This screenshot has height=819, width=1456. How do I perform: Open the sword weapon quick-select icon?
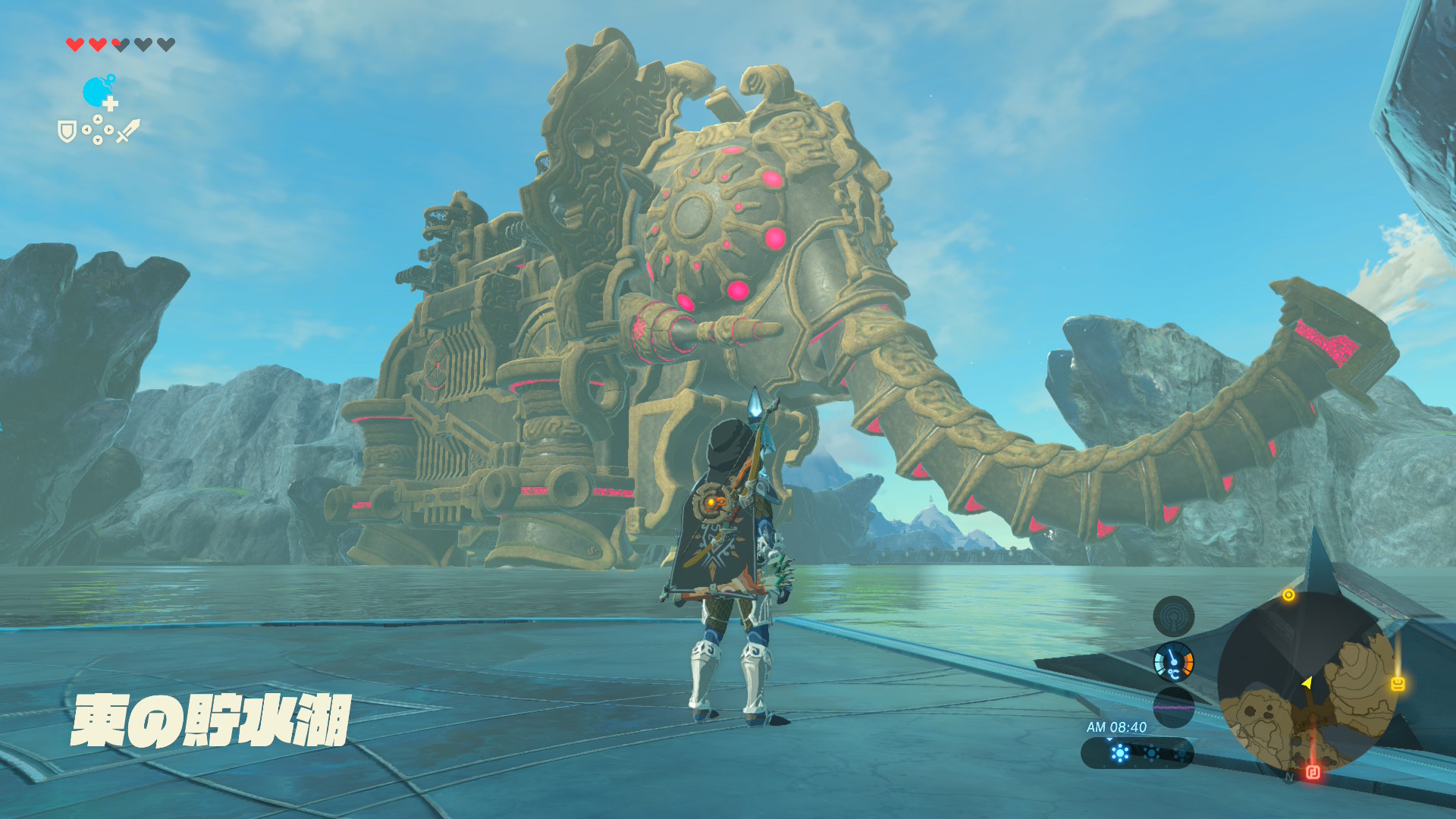(128, 130)
